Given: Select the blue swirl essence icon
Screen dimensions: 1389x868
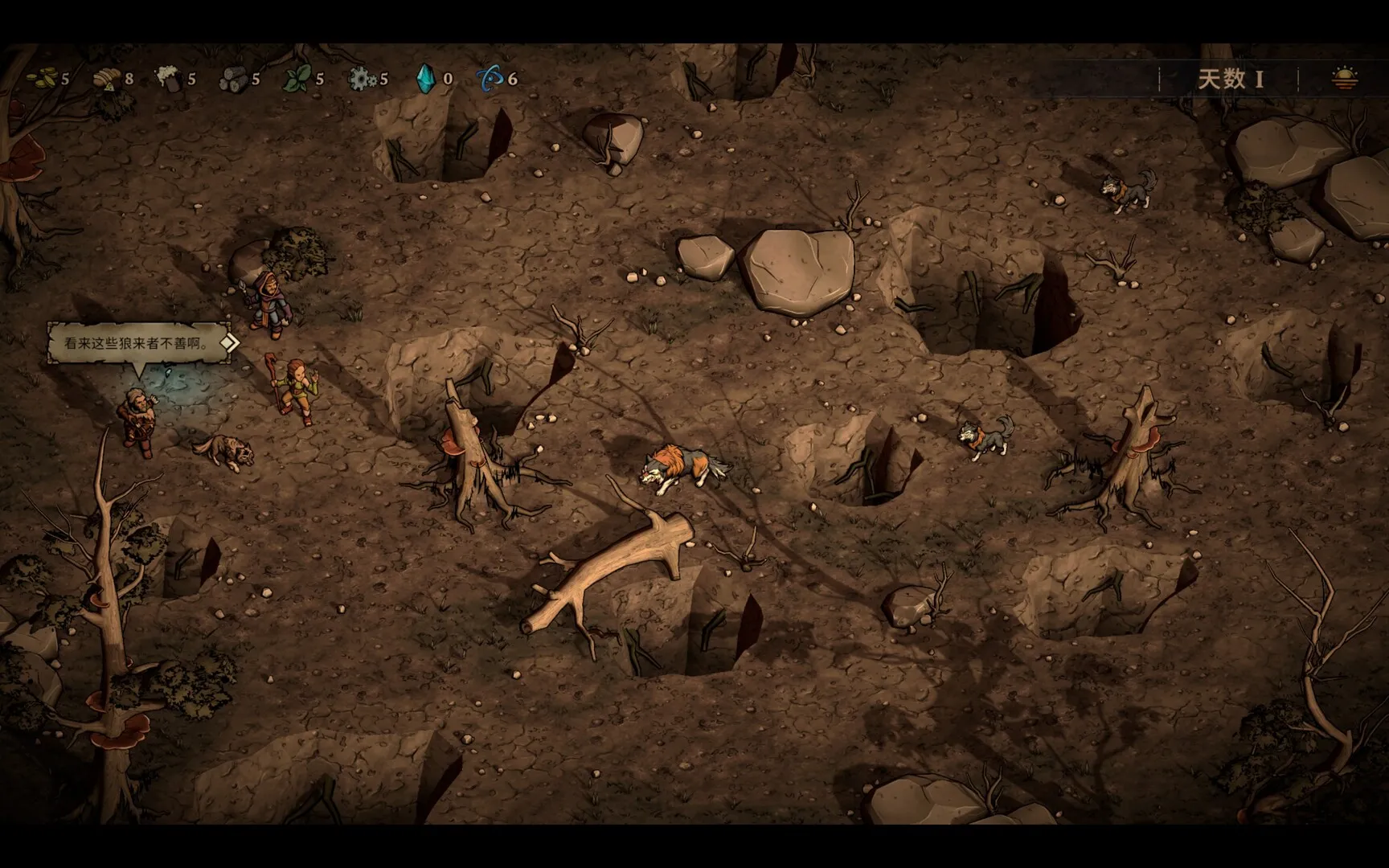Looking at the screenshot, I should (x=490, y=78).
